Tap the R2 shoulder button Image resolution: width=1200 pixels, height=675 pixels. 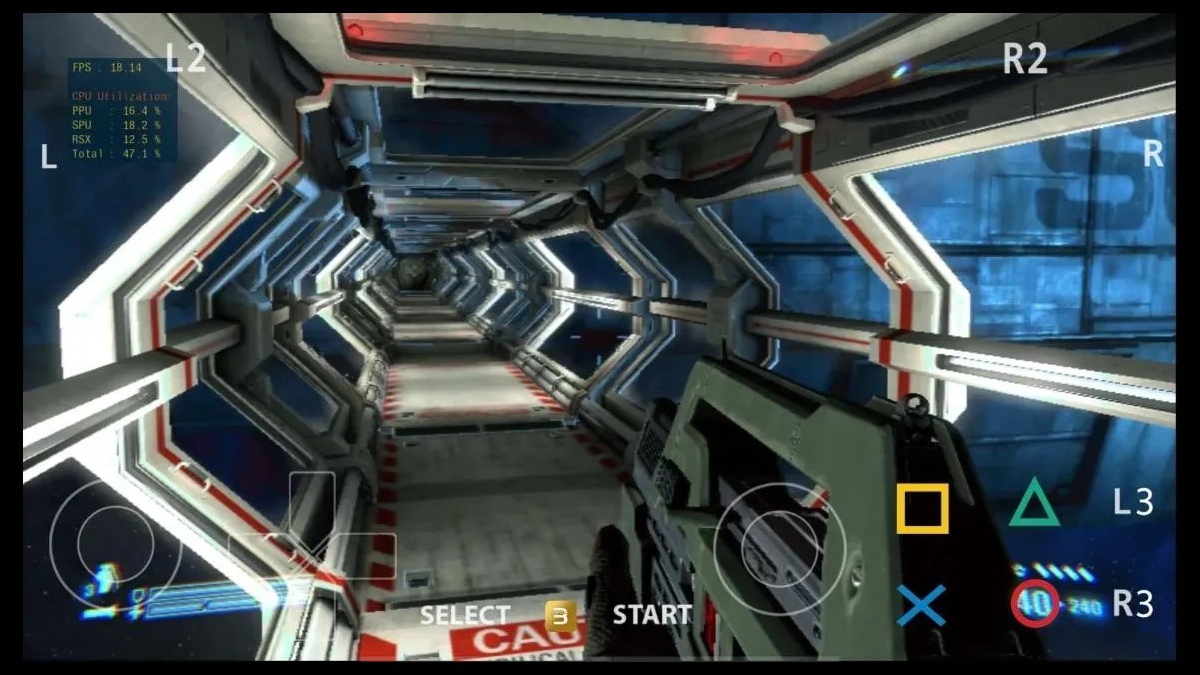(x=1025, y=59)
